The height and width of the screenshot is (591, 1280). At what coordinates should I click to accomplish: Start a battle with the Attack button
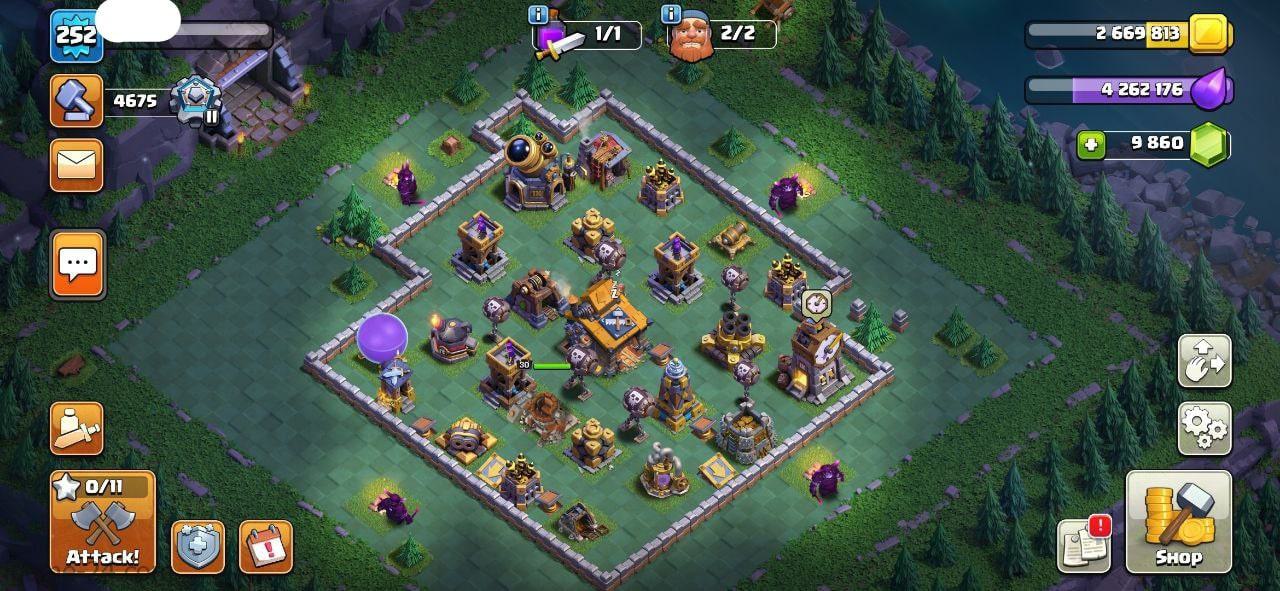[103, 522]
